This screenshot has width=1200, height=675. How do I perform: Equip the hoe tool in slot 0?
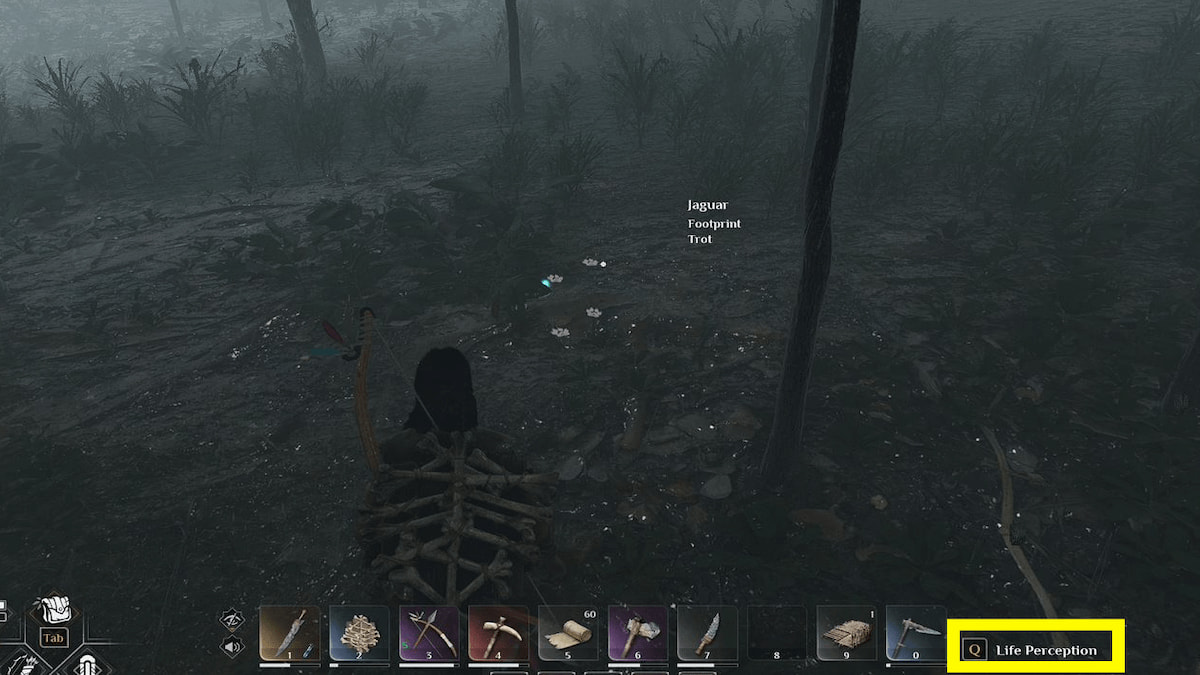click(916, 632)
